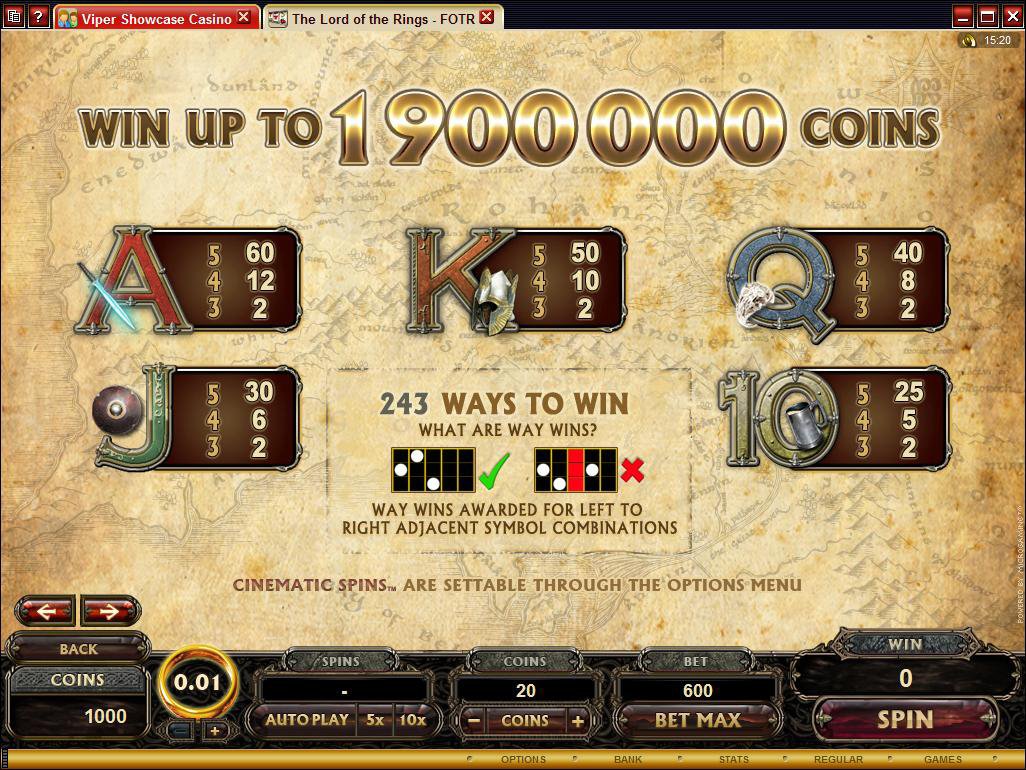Select REGULAR in the bottom bar

838,760
